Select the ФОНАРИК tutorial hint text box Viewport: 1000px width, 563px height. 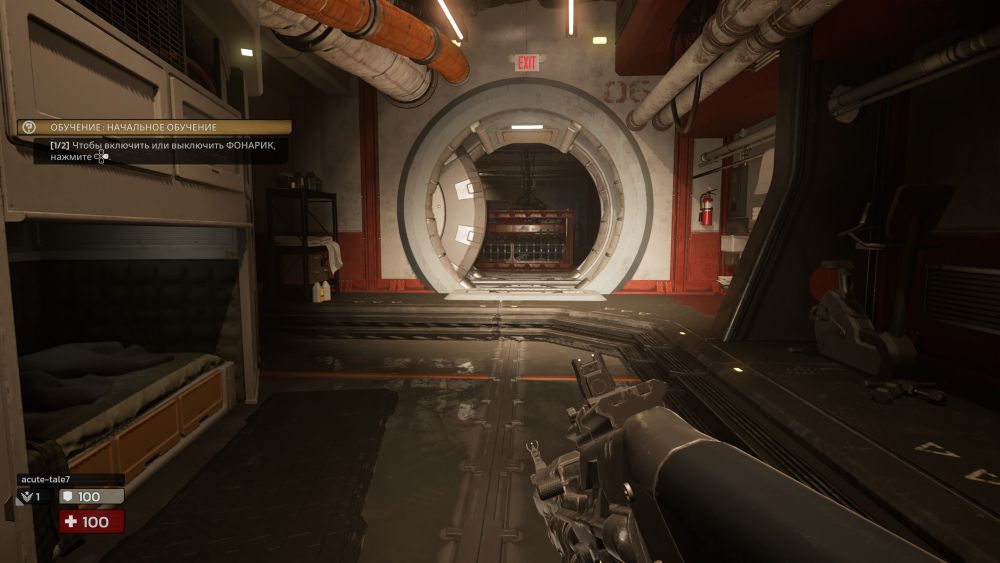160,151
